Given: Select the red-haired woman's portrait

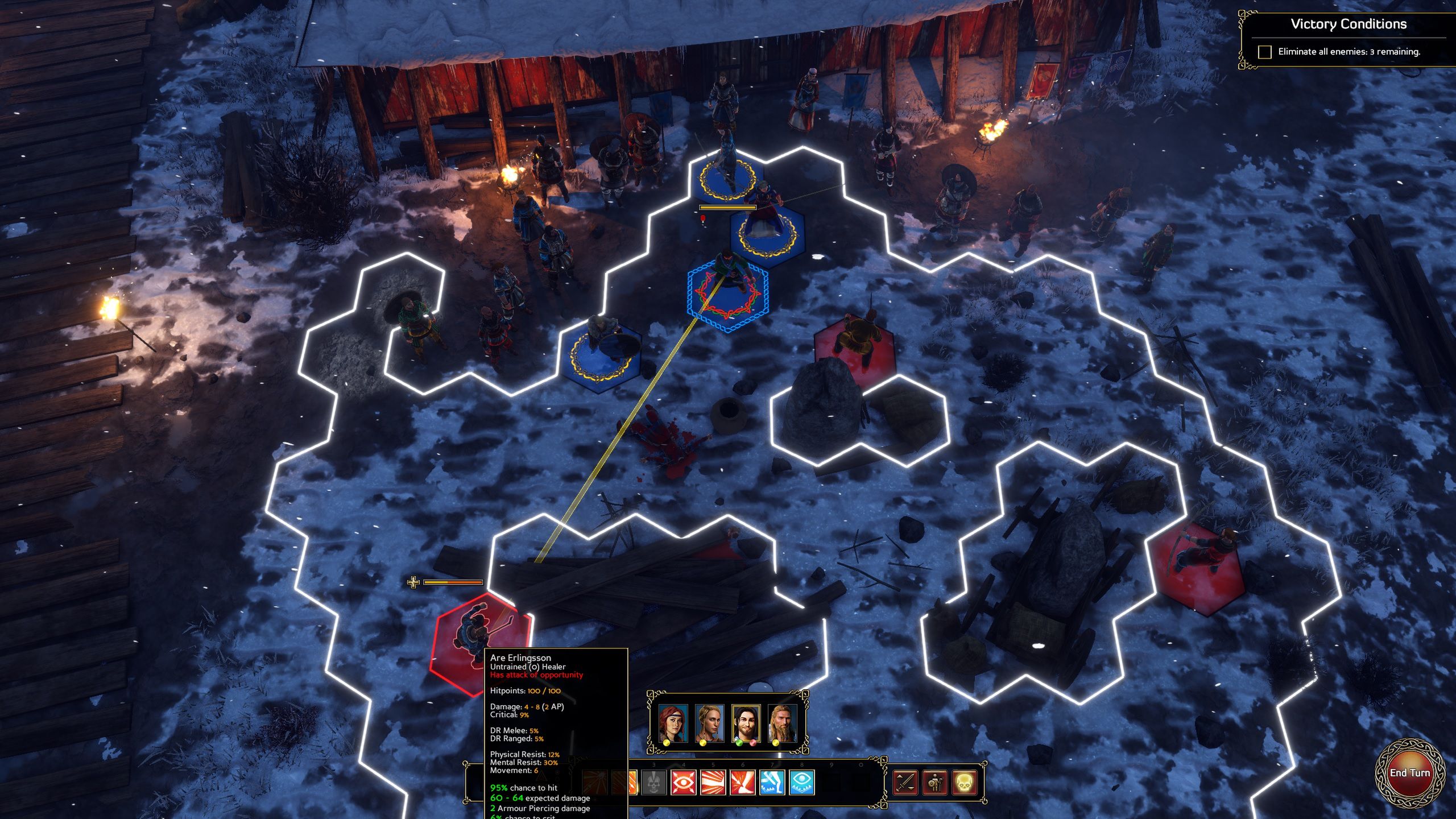Looking at the screenshot, I should pyautogui.click(x=673, y=723).
